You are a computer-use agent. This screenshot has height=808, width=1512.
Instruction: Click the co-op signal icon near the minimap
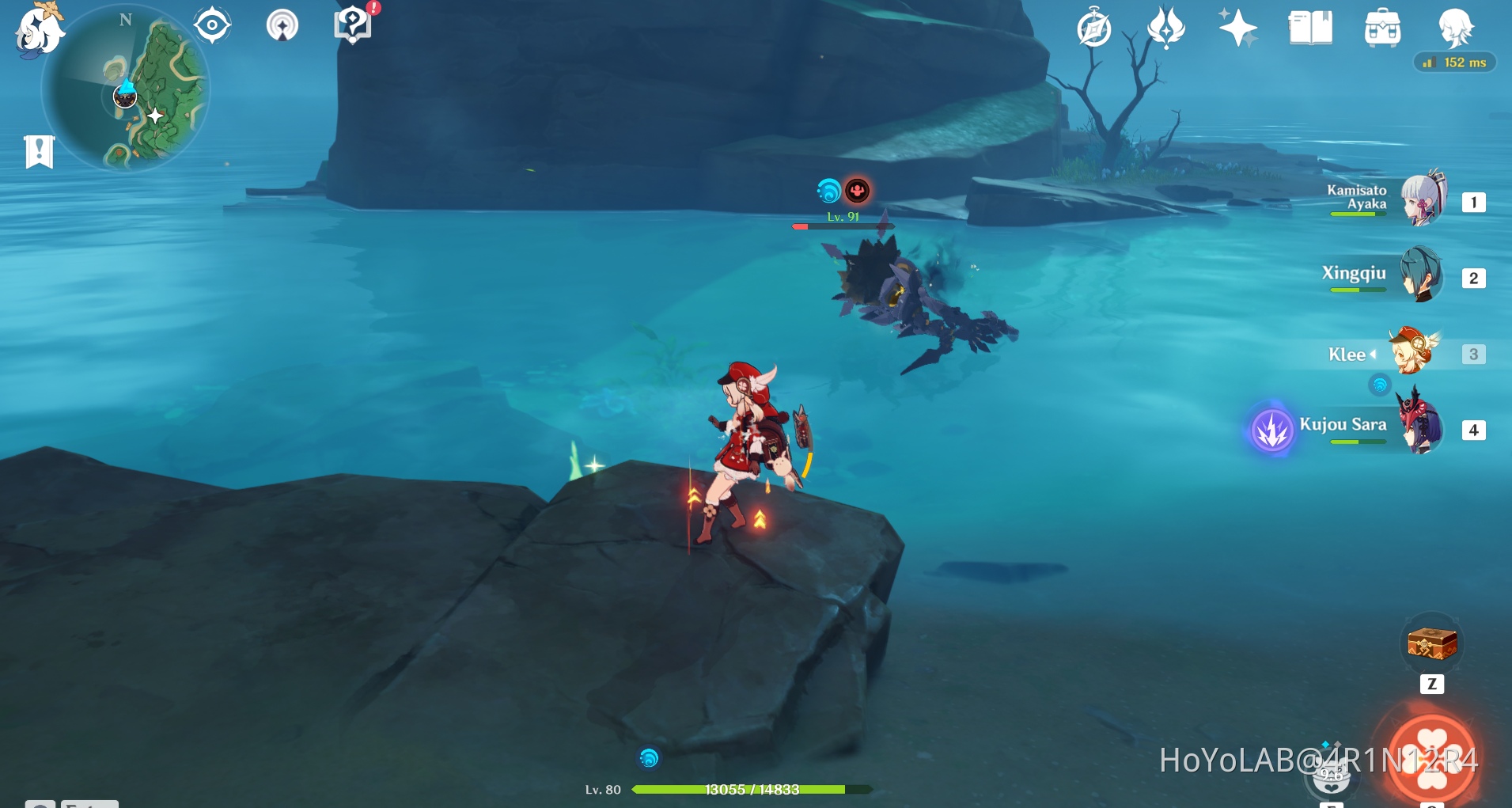point(282,25)
